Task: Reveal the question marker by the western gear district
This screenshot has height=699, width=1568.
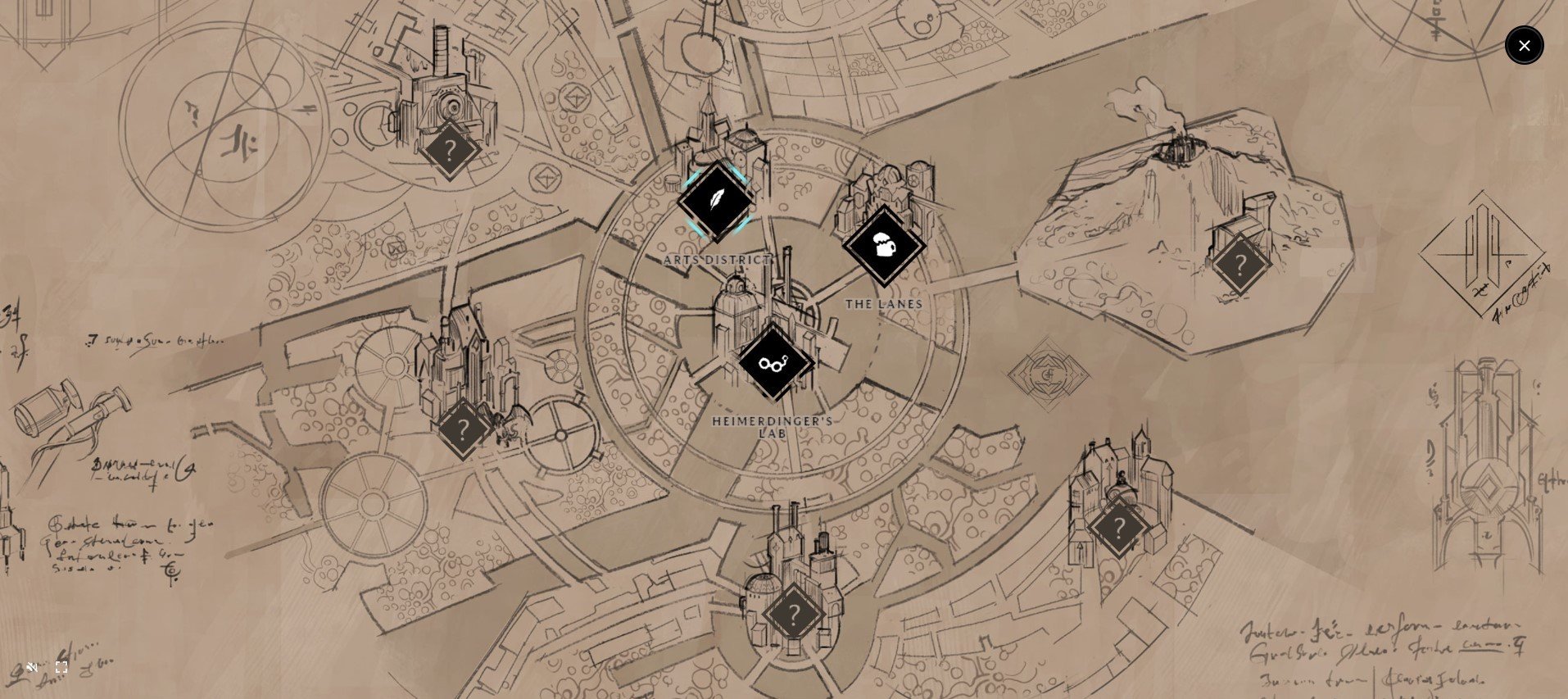Action: click(x=464, y=428)
